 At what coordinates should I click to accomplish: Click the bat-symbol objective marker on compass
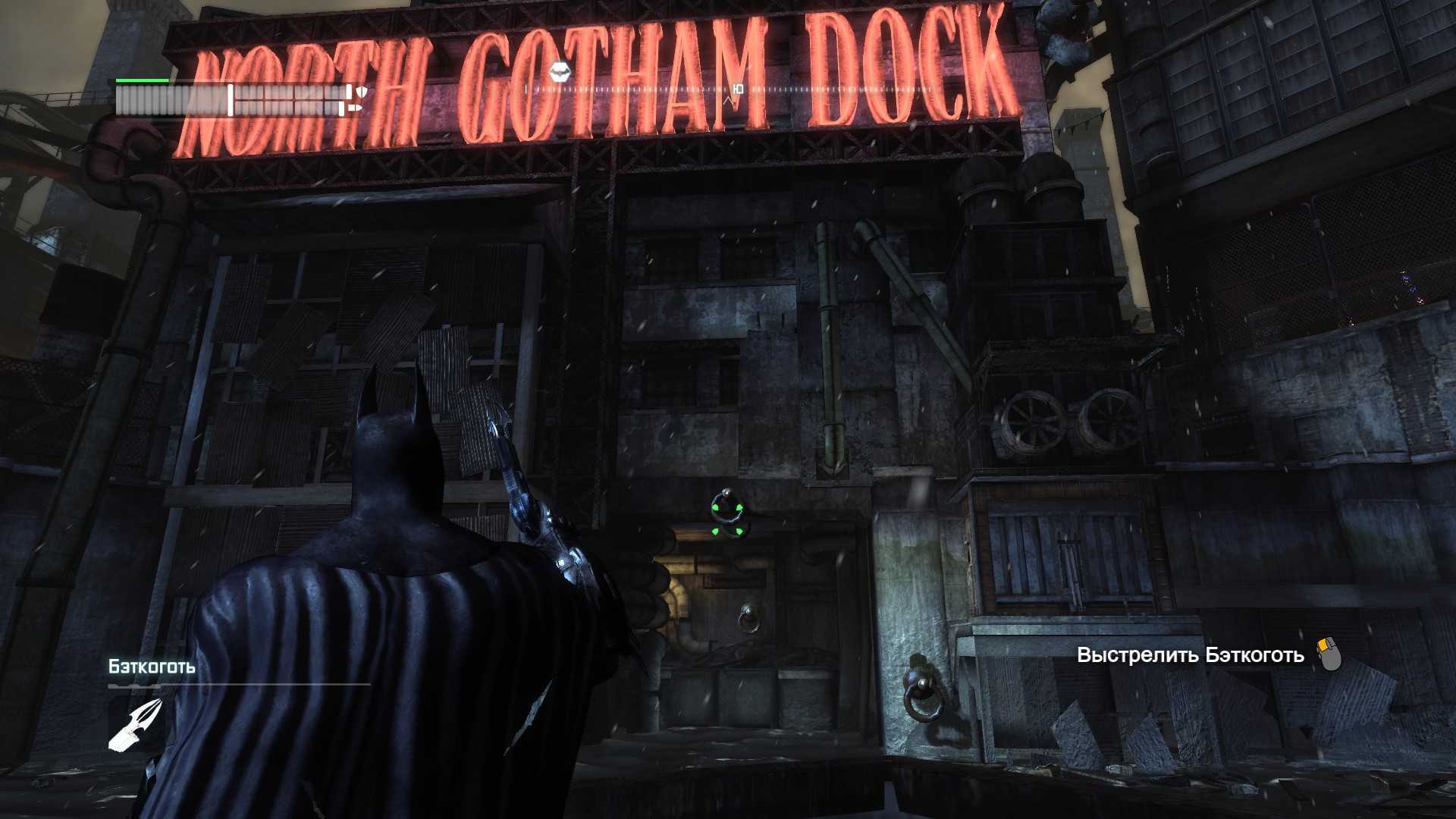560,72
